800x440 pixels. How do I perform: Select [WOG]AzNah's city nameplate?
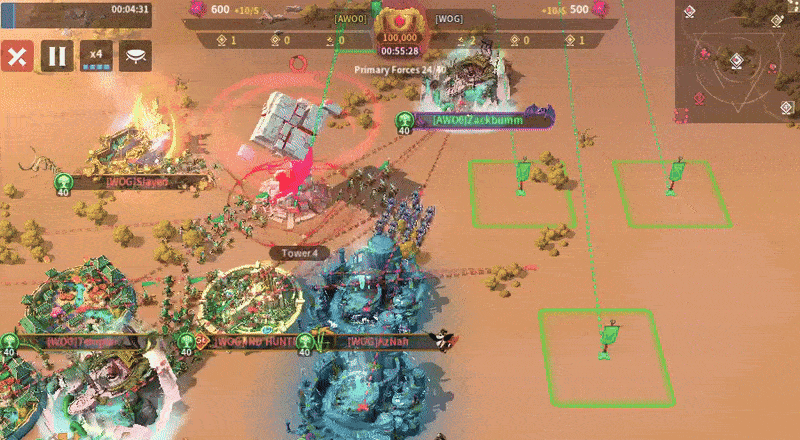tap(378, 342)
